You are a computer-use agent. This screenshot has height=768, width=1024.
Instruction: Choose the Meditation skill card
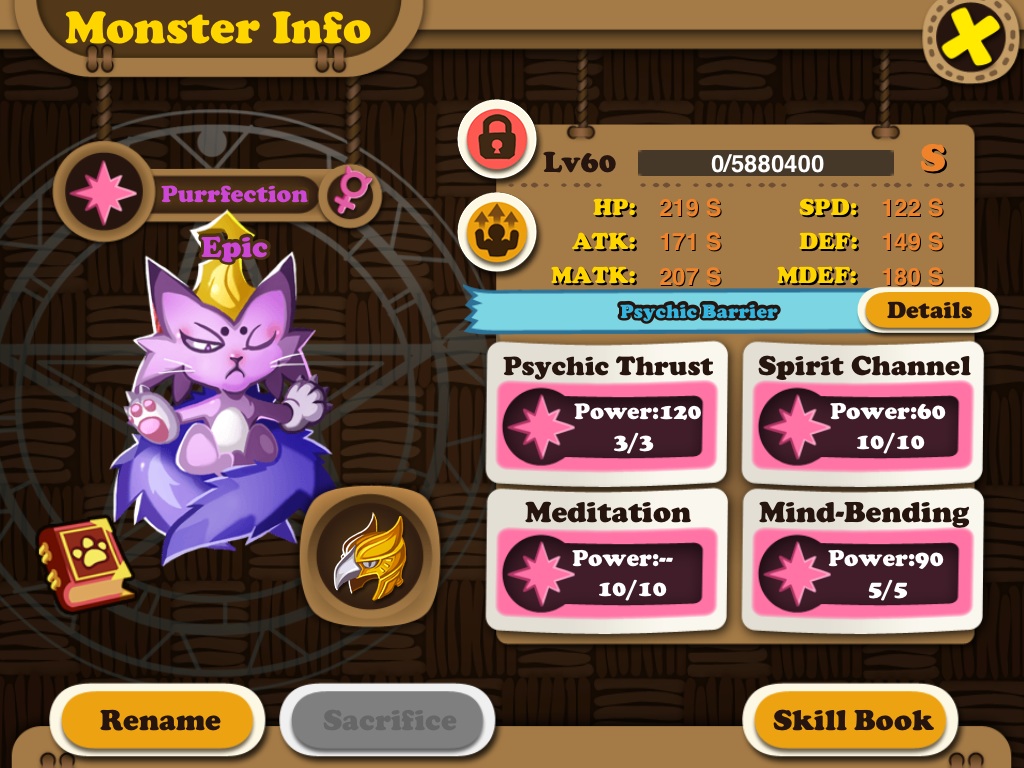[x=608, y=559]
